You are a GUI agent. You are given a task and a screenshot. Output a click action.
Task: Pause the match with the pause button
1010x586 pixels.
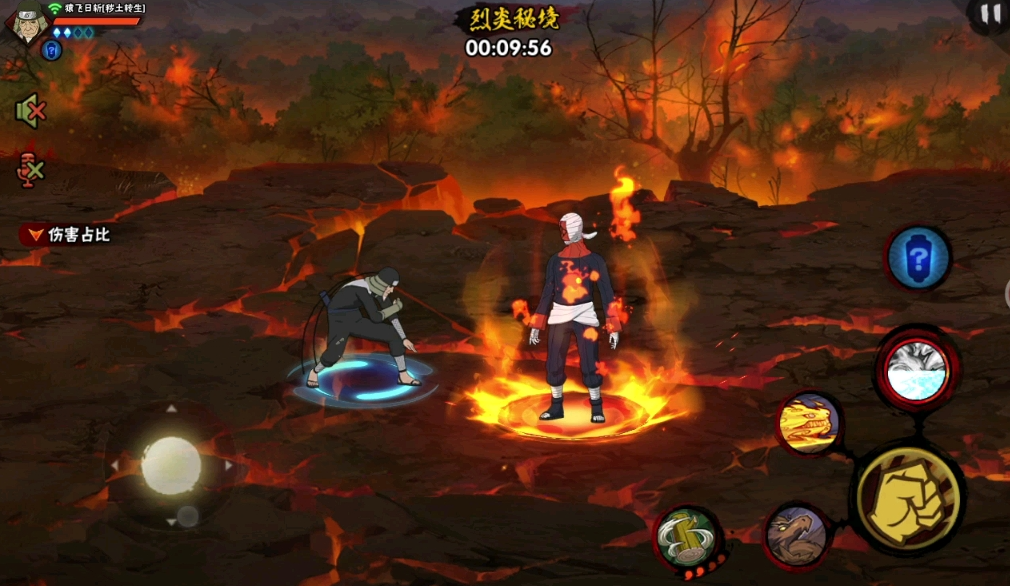click(x=989, y=14)
